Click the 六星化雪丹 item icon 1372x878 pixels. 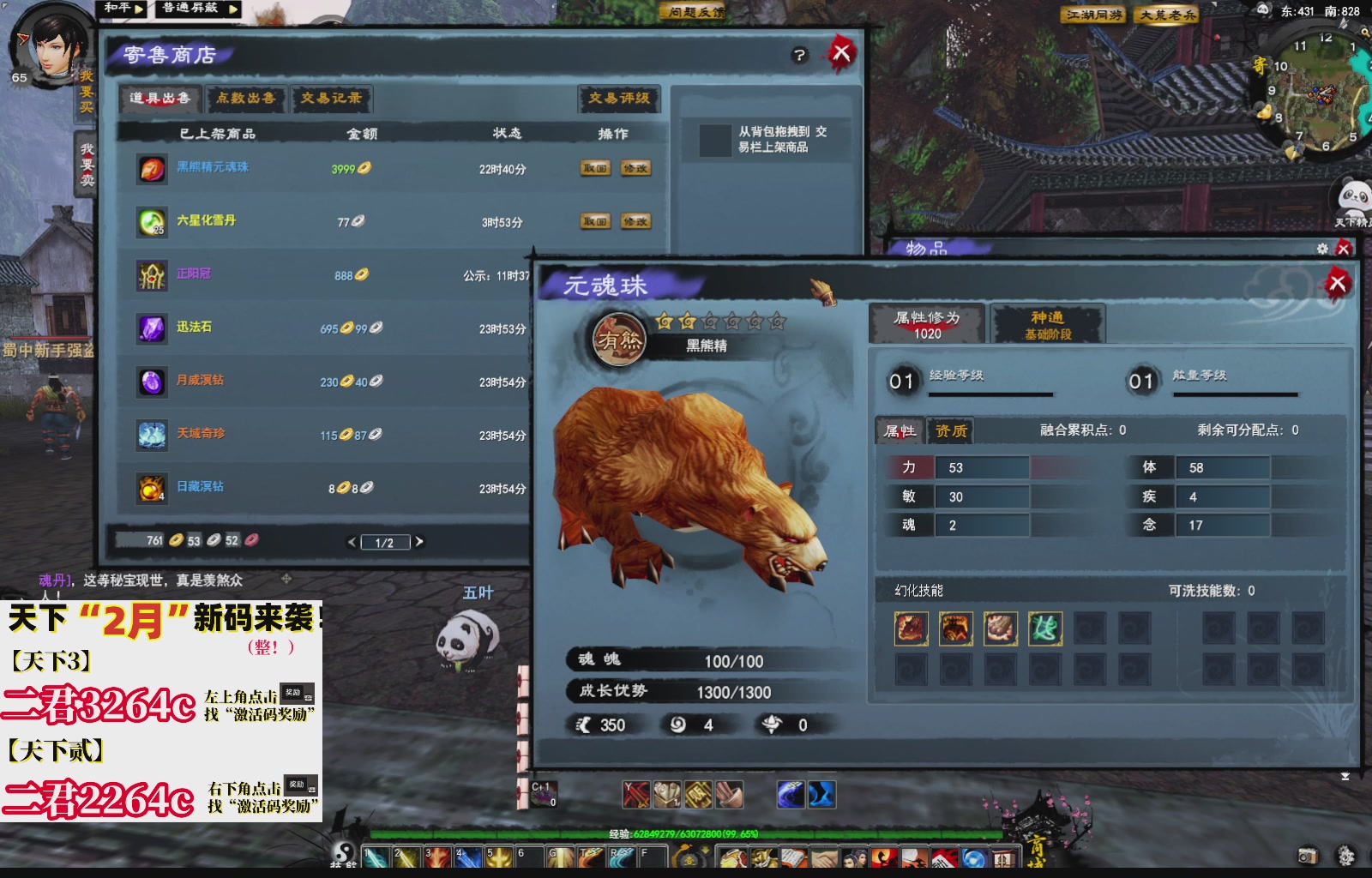(x=151, y=221)
